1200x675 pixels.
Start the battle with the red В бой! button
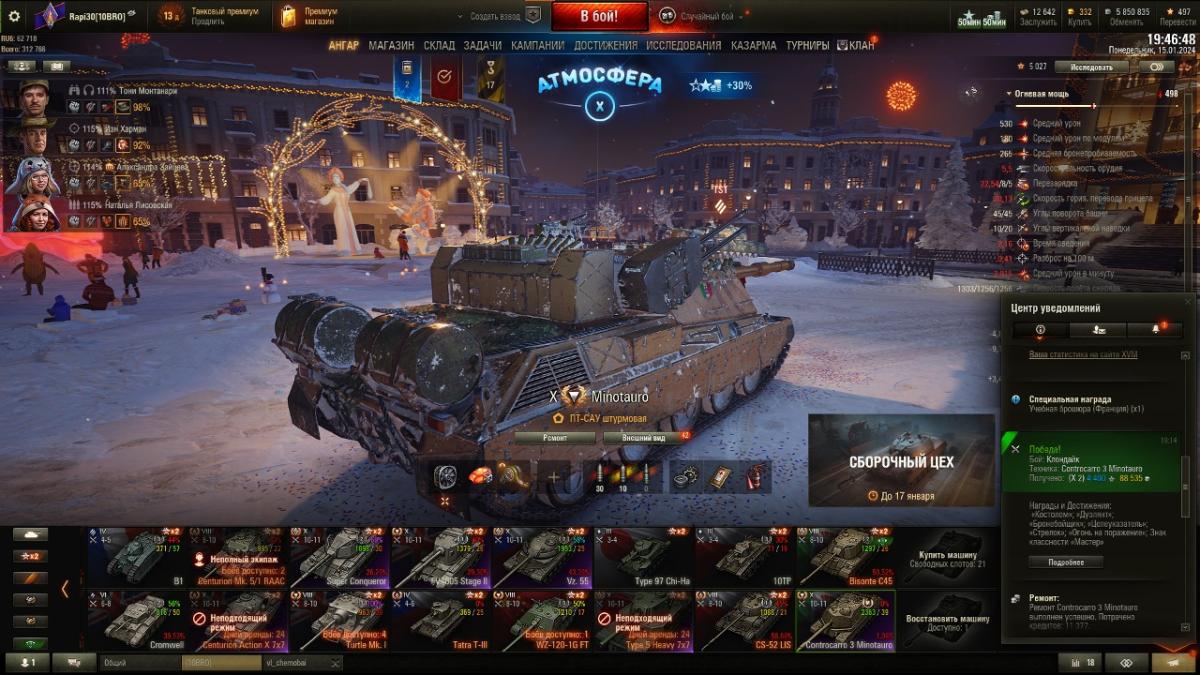click(x=599, y=16)
